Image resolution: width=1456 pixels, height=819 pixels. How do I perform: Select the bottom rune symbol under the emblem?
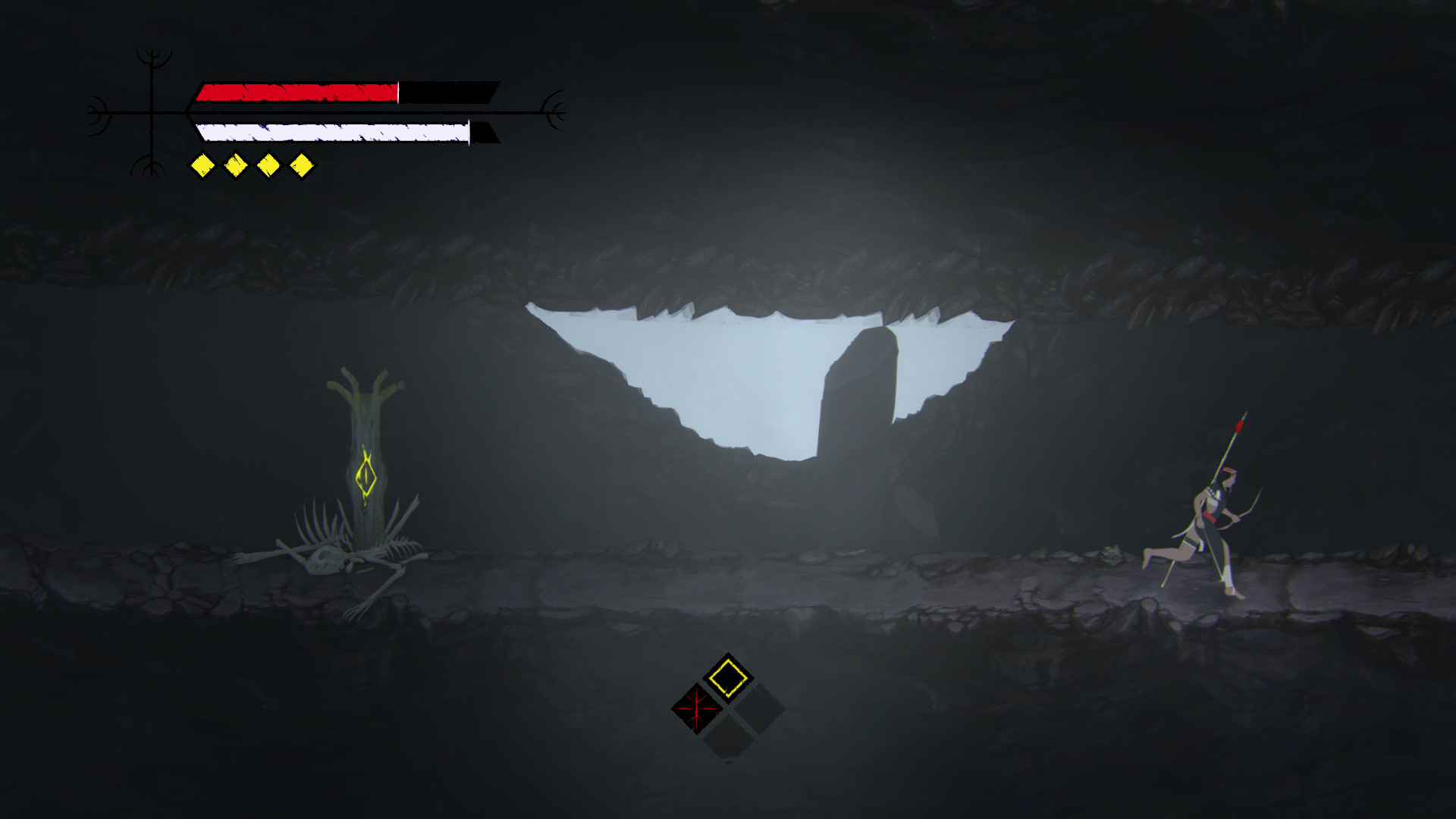(x=152, y=168)
